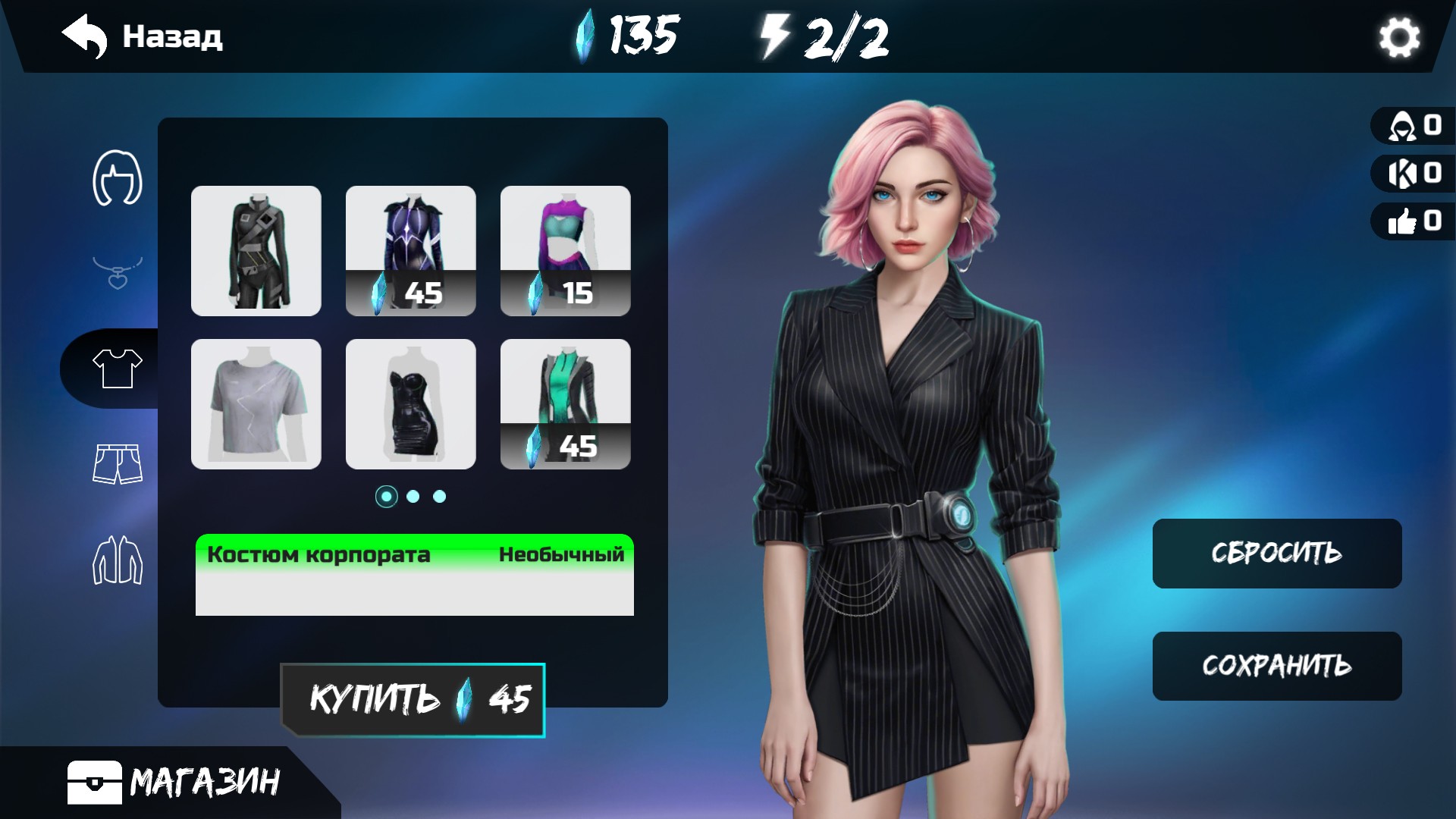Reset the look with Сбросить
1456x819 pixels.
tap(1277, 554)
